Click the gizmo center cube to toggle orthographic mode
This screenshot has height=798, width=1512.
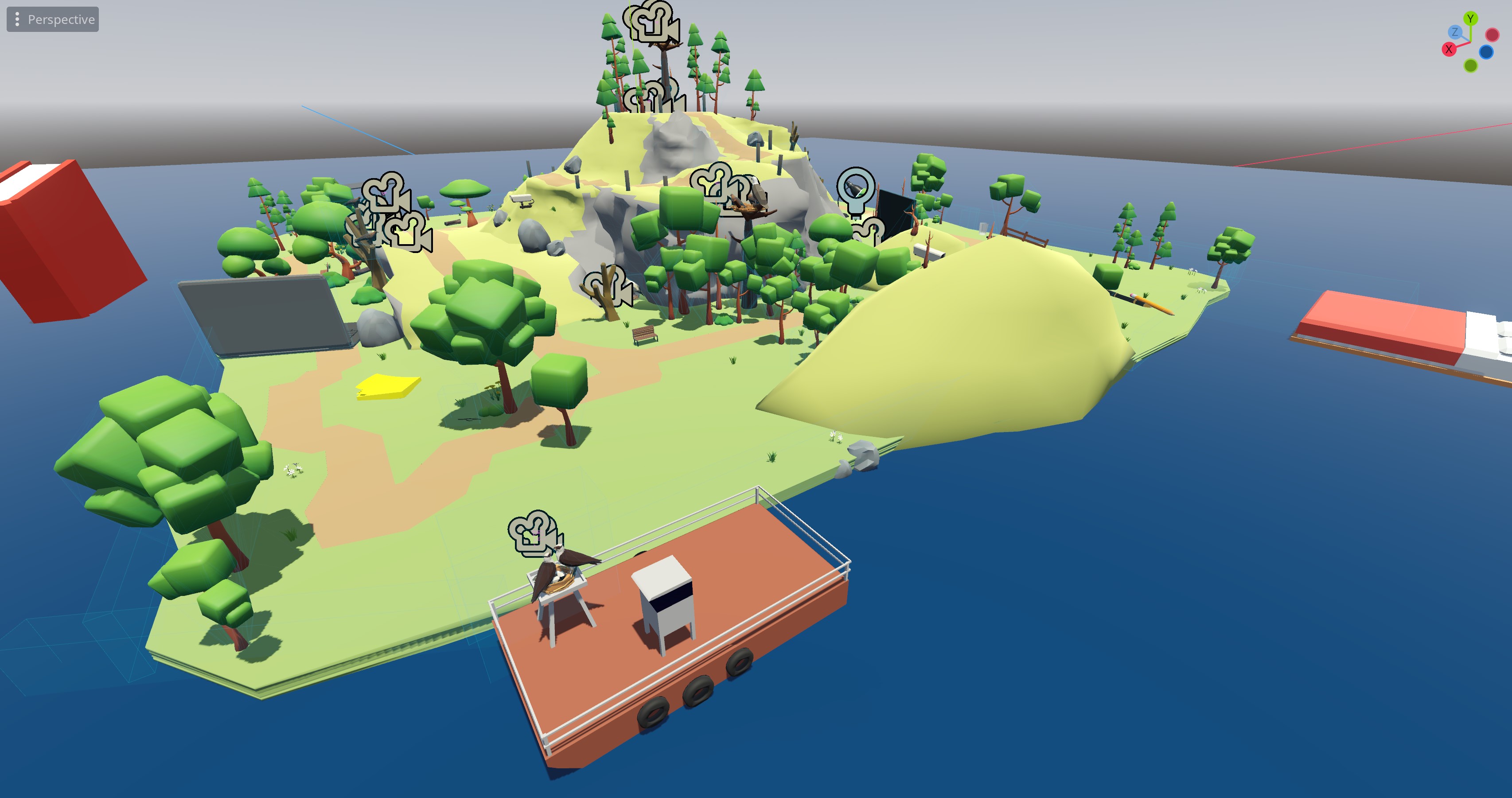(1470, 42)
